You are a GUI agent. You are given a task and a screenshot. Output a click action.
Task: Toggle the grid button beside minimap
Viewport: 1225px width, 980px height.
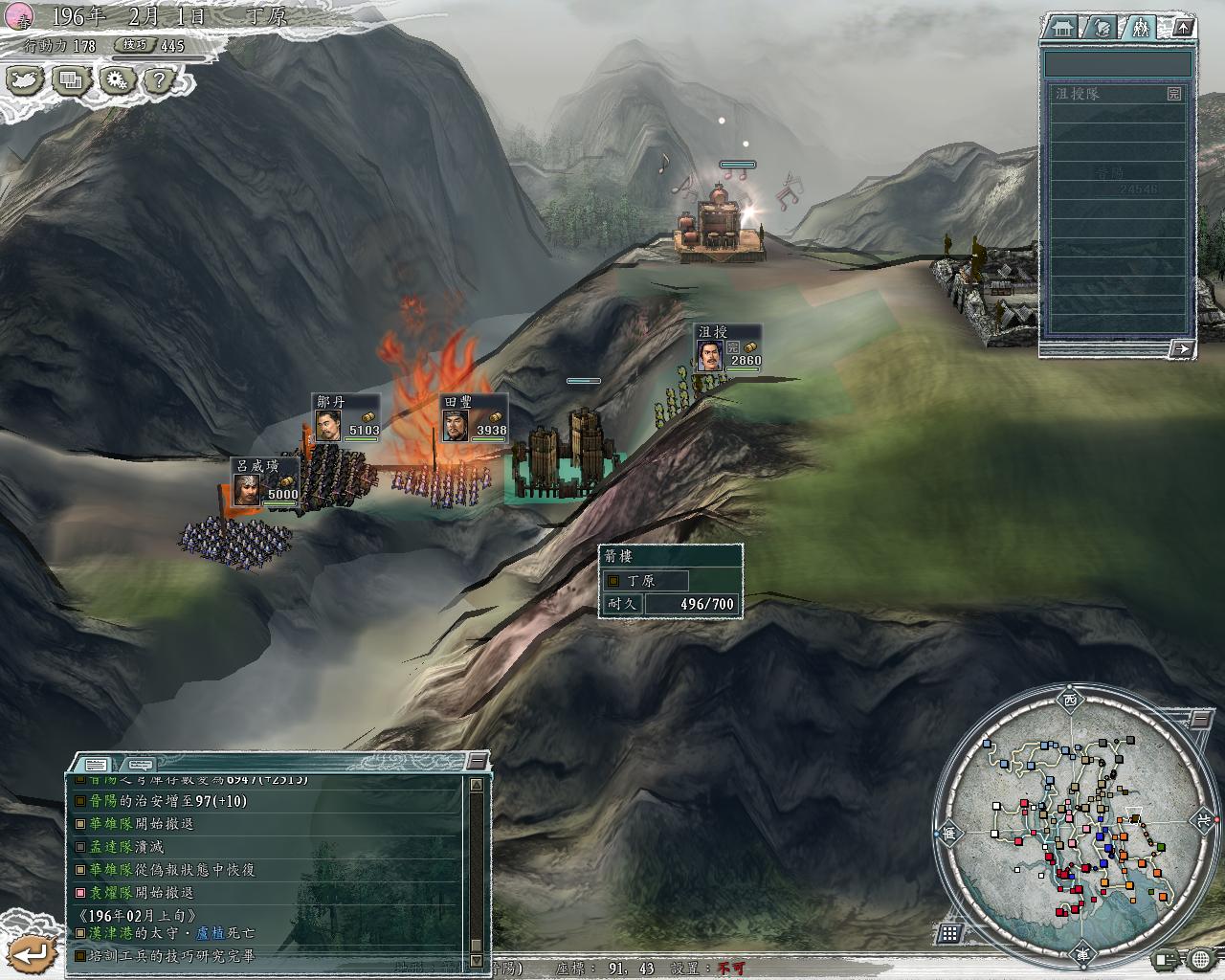pyautogui.click(x=950, y=933)
